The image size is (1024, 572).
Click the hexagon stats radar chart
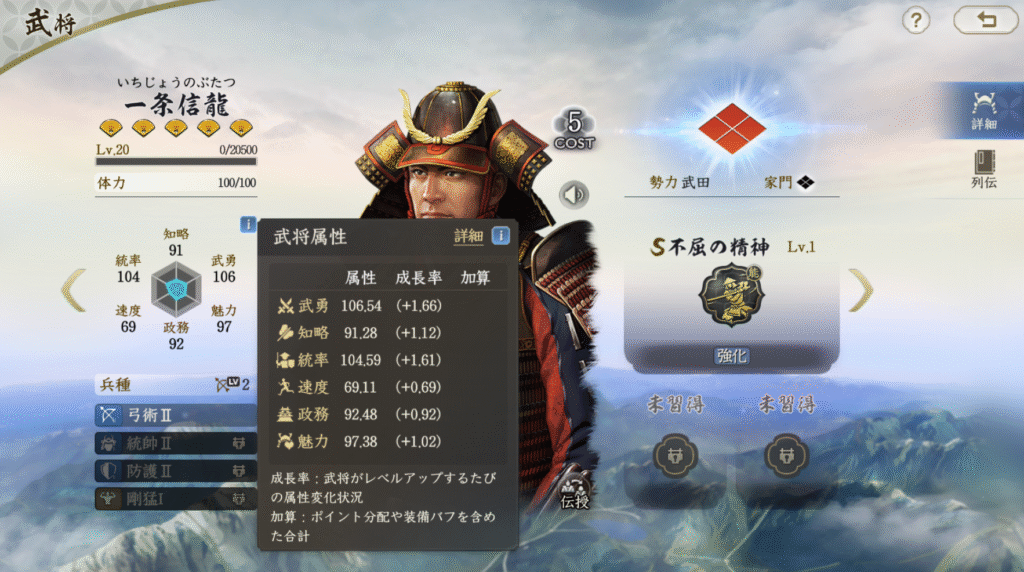176,290
